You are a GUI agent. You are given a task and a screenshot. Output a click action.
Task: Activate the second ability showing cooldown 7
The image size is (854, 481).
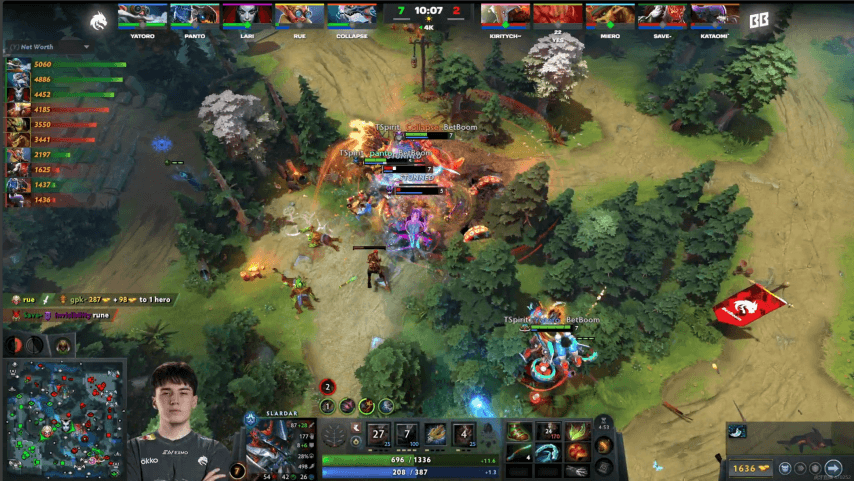click(x=407, y=435)
